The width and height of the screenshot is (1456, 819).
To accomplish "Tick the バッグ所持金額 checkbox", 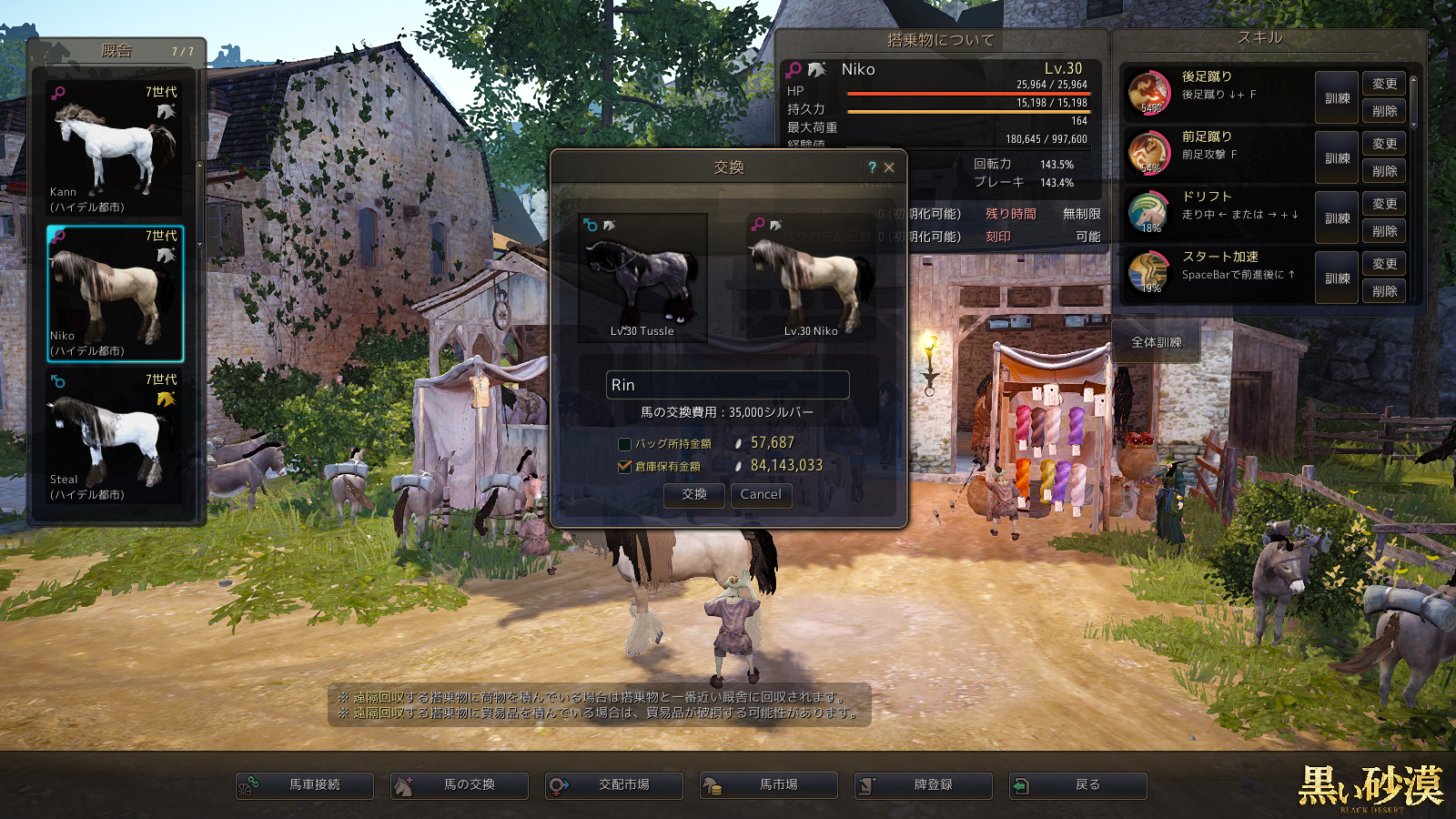I will 624,444.
